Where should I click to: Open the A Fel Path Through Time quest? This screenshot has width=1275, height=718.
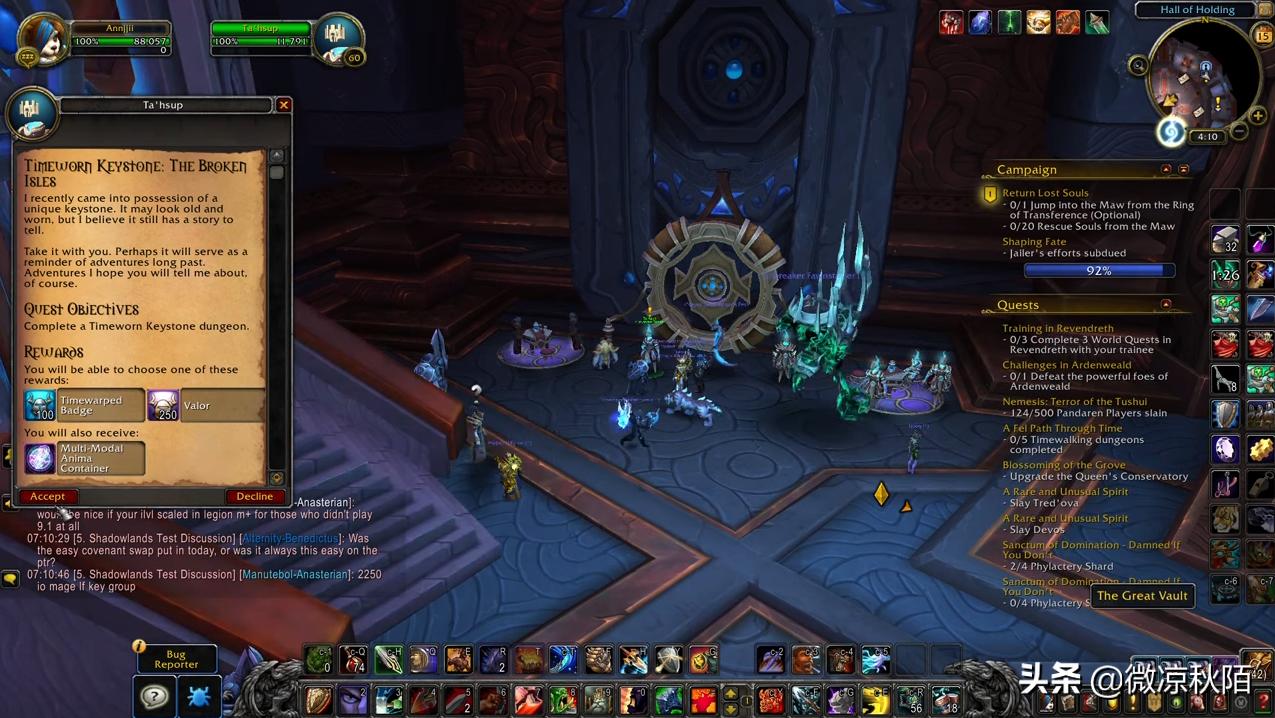pyautogui.click(x=1062, y=428)
